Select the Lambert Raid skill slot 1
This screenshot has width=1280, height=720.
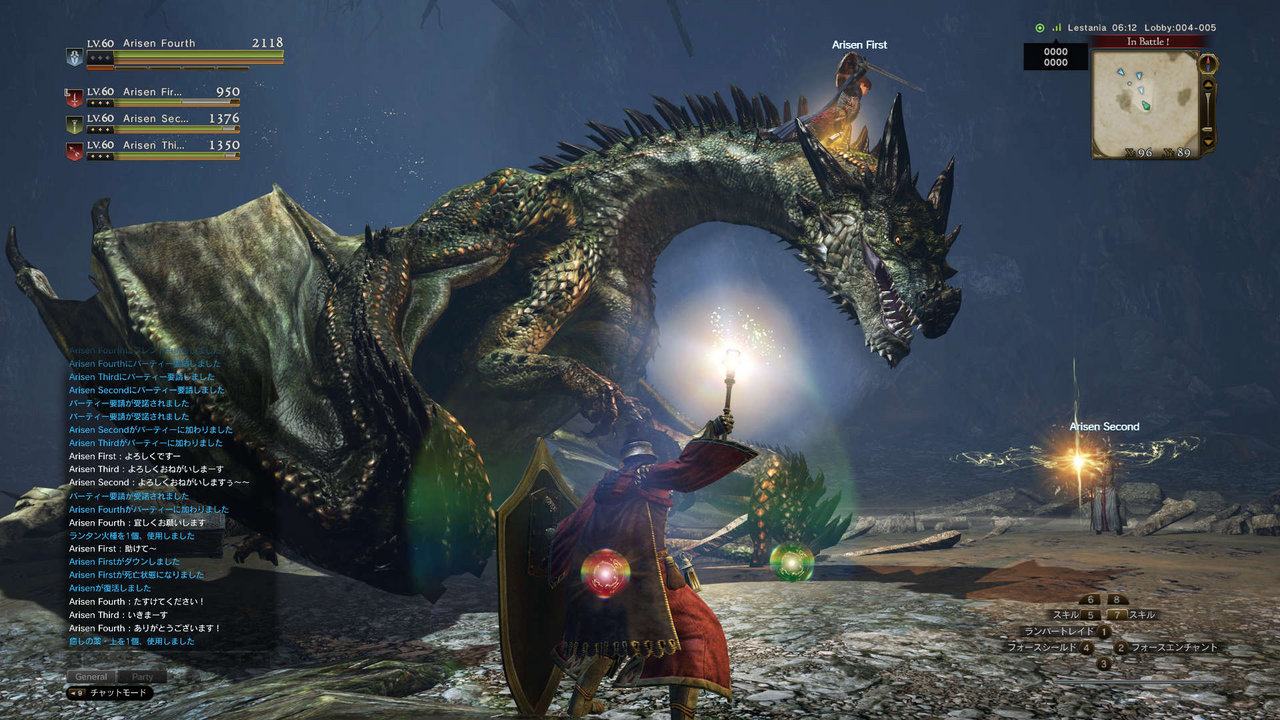[1103, 630]
